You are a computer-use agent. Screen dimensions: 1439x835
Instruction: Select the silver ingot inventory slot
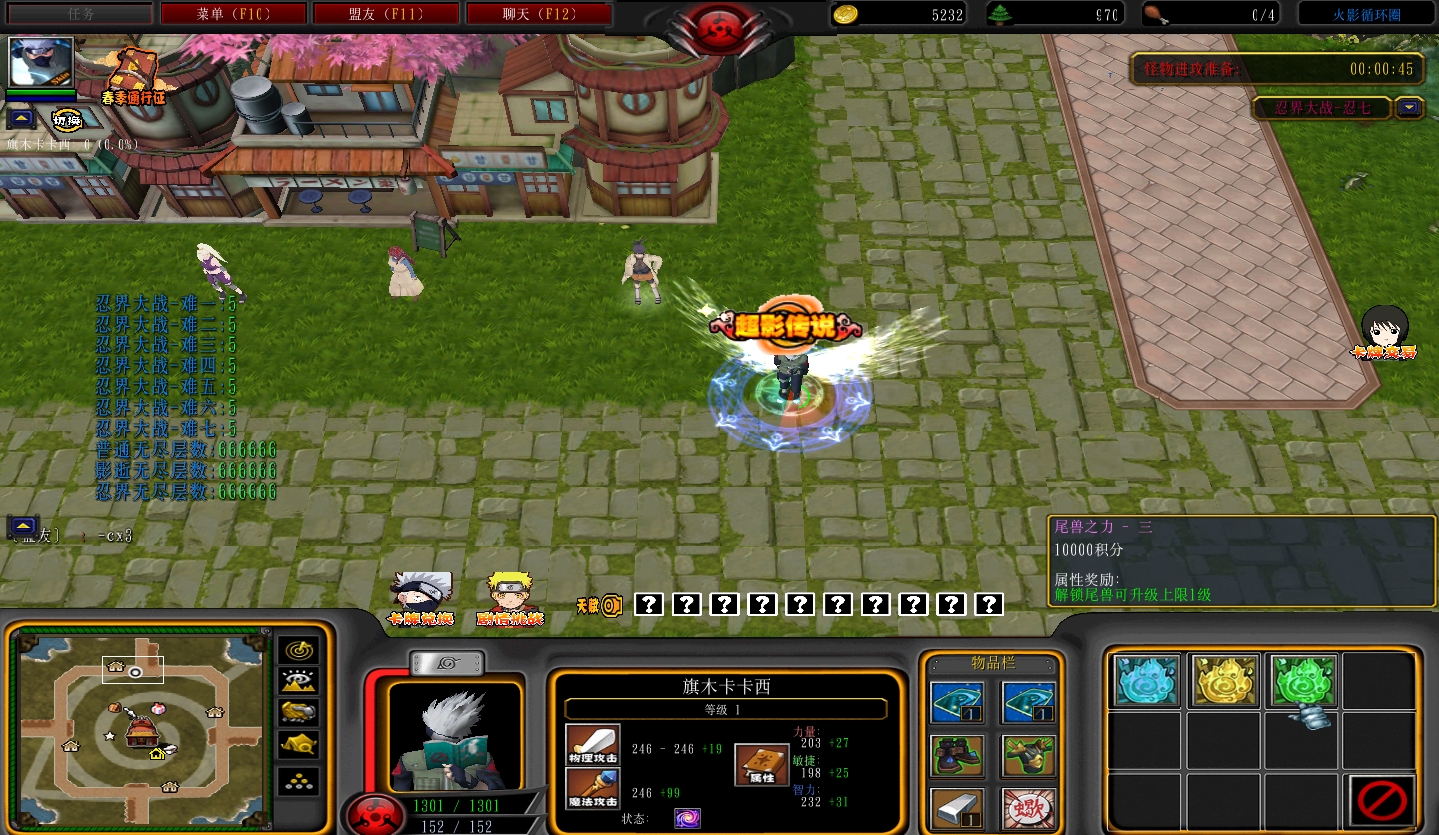[957, 808]
